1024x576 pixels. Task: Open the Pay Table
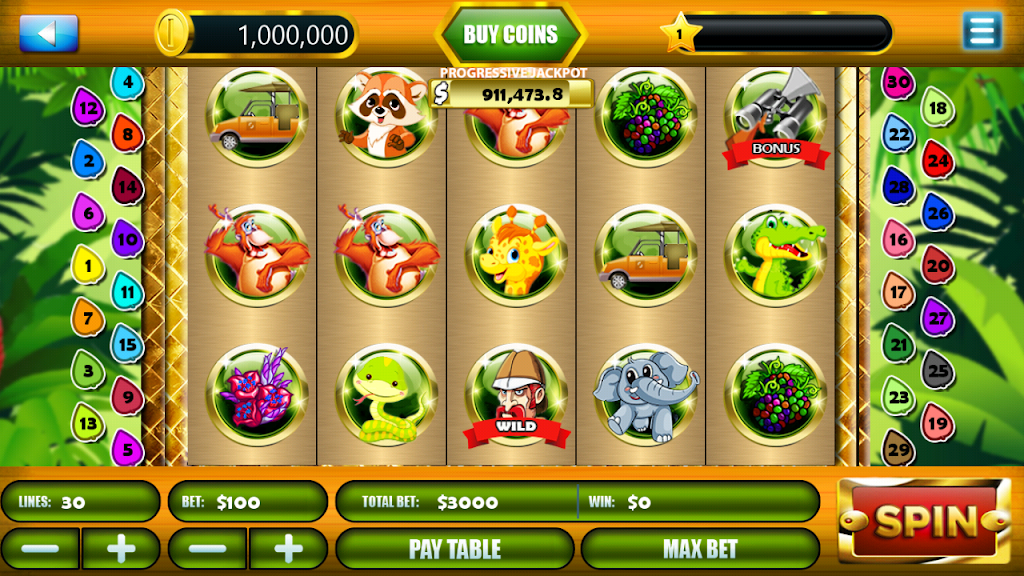(454, 548)
